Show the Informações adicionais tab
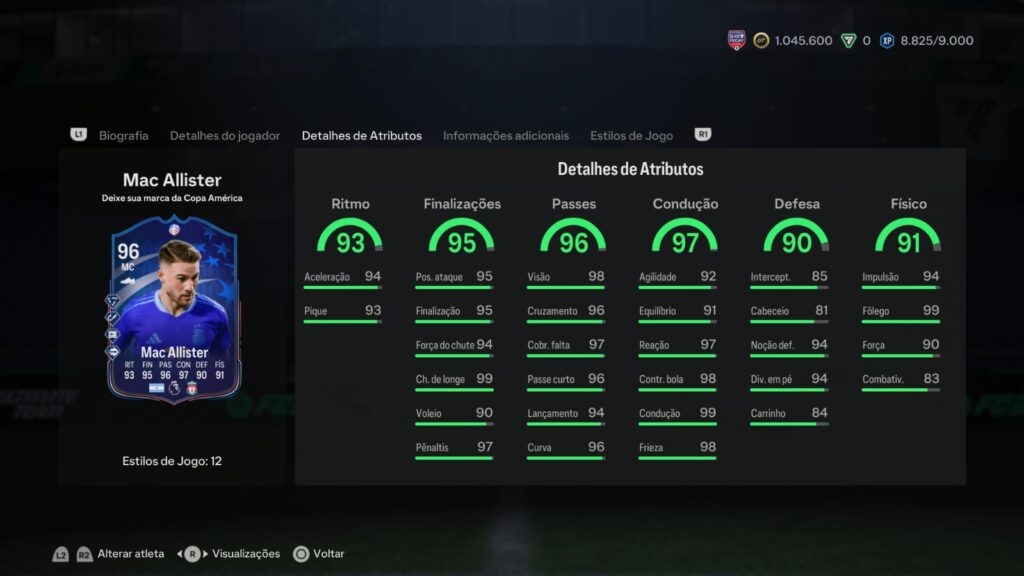 click(x=506, y=135)
